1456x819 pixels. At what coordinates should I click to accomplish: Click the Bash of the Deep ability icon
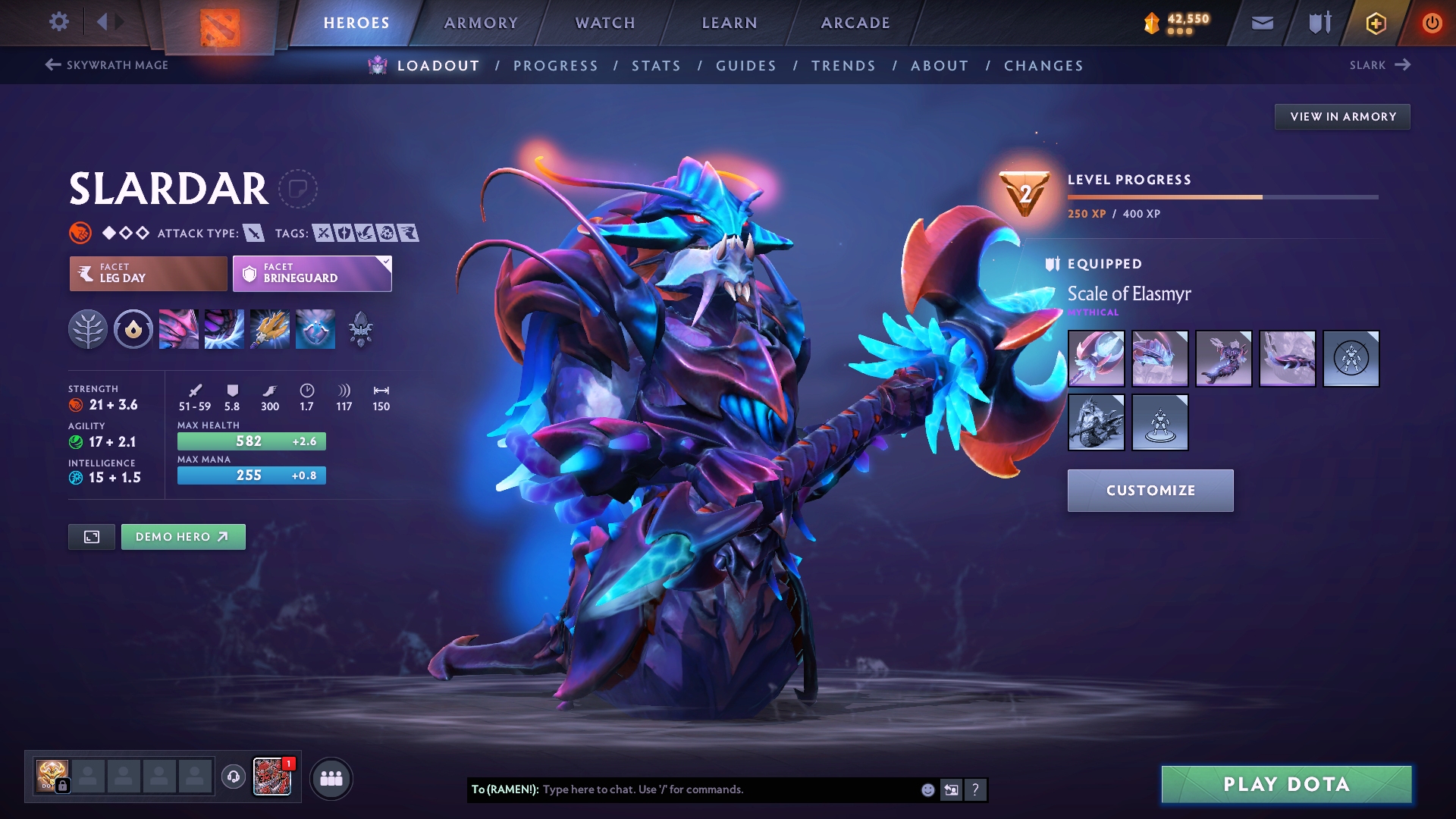tap(269, 329)
